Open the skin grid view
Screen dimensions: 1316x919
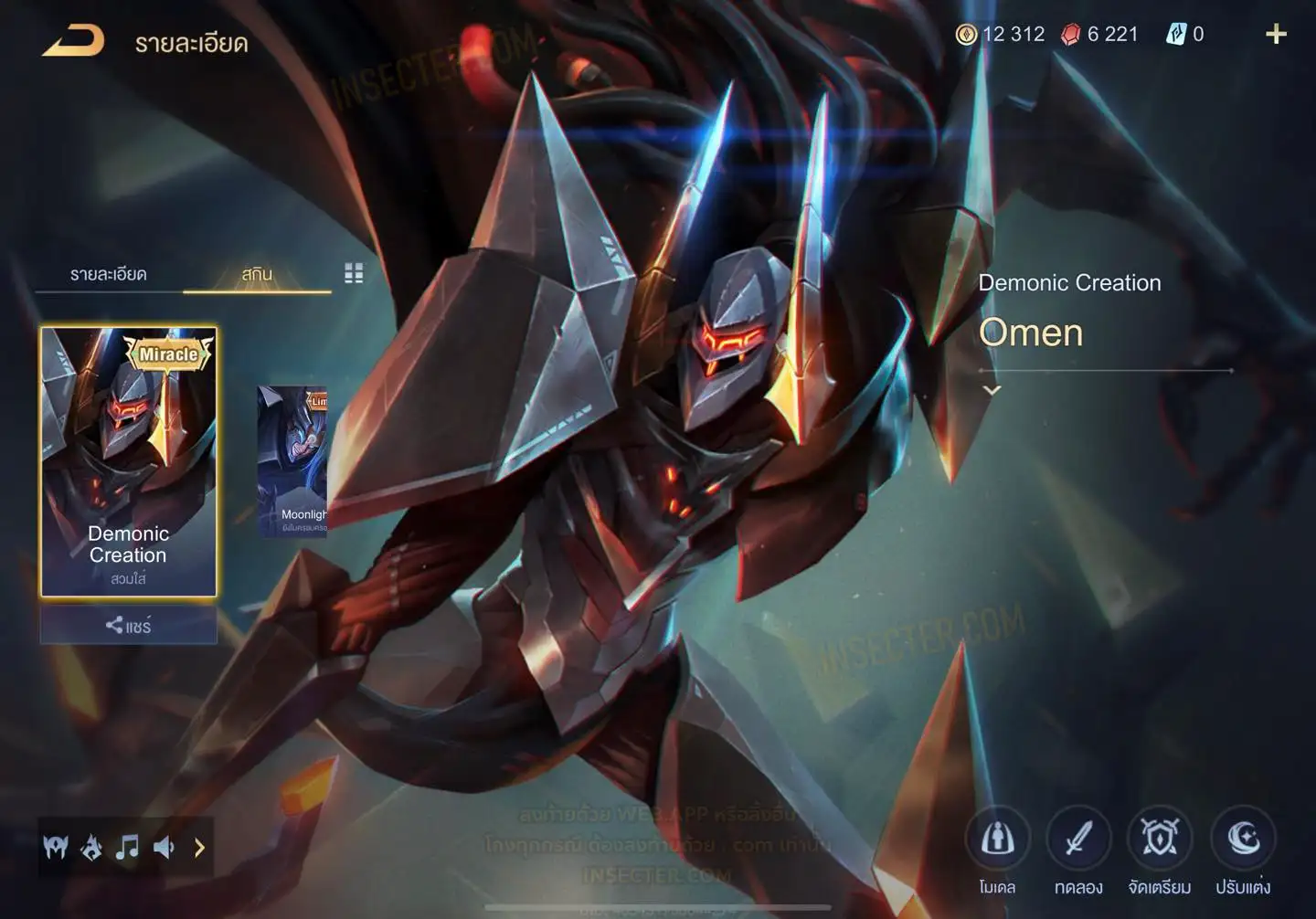(354, 273)
